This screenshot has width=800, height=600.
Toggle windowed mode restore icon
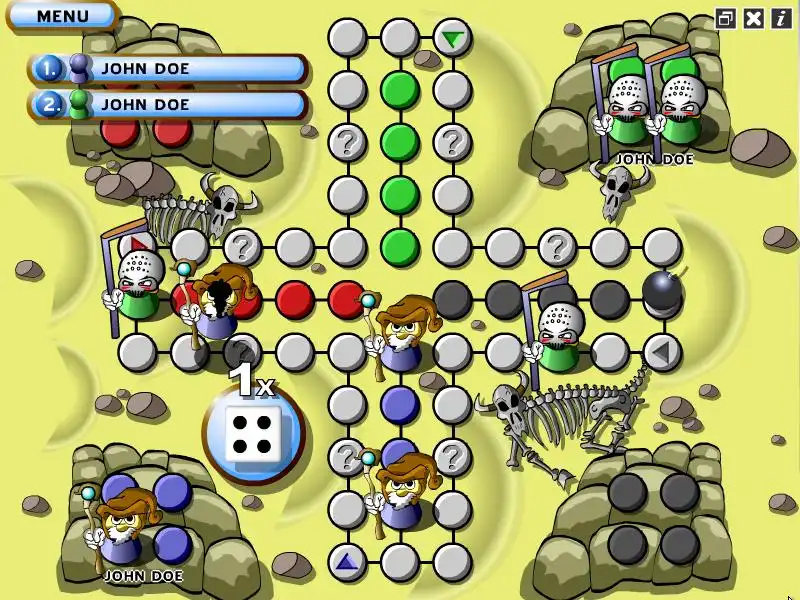pyautogui.click(x=727, y=18)
